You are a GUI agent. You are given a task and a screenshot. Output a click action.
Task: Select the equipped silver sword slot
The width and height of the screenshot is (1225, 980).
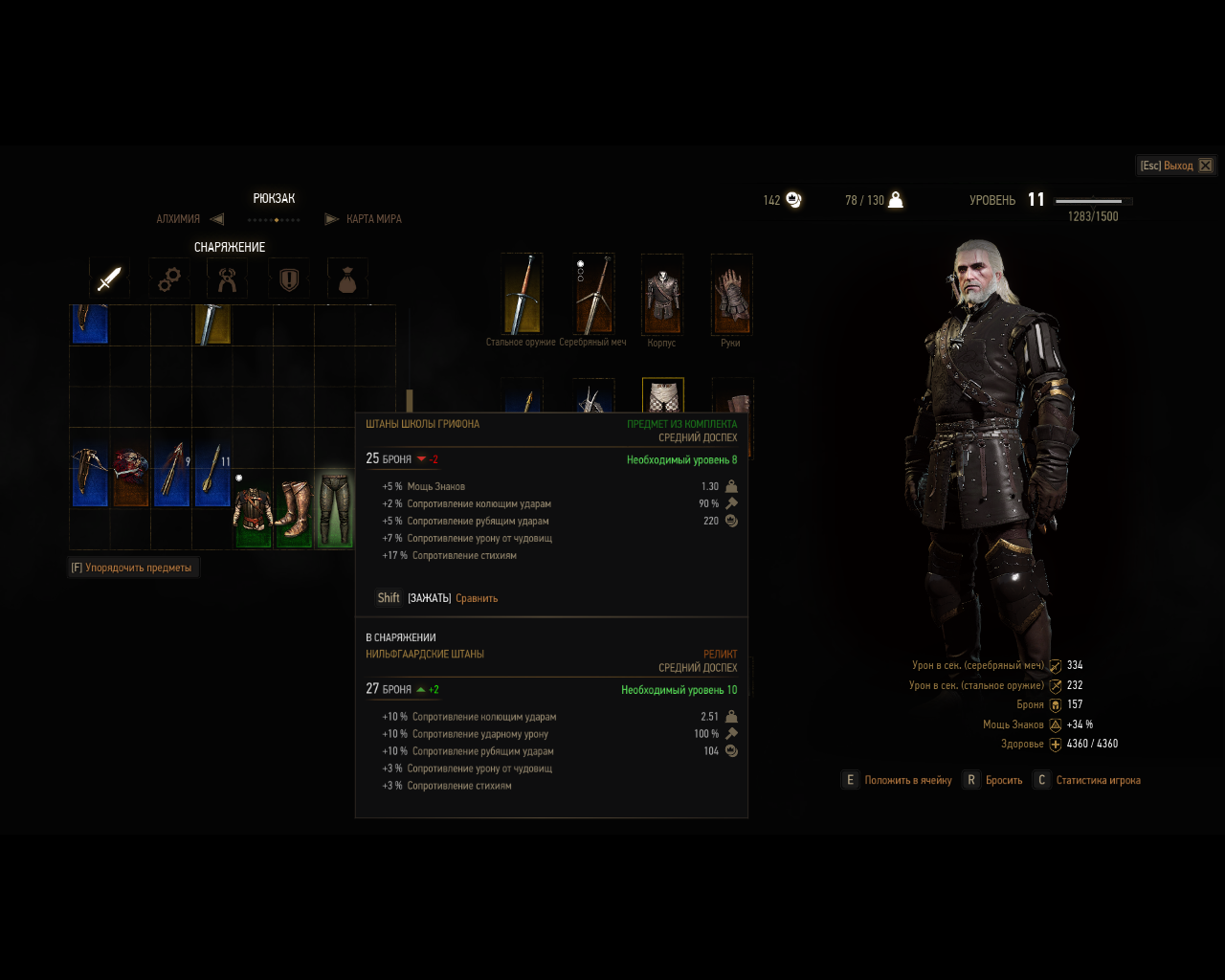(592, 294)
